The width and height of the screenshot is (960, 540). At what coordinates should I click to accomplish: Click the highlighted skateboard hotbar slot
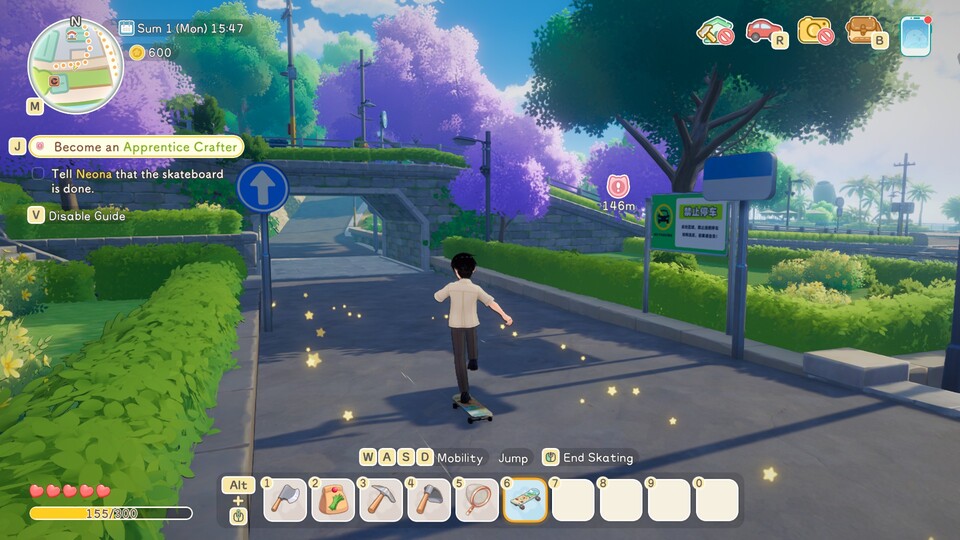525,500
